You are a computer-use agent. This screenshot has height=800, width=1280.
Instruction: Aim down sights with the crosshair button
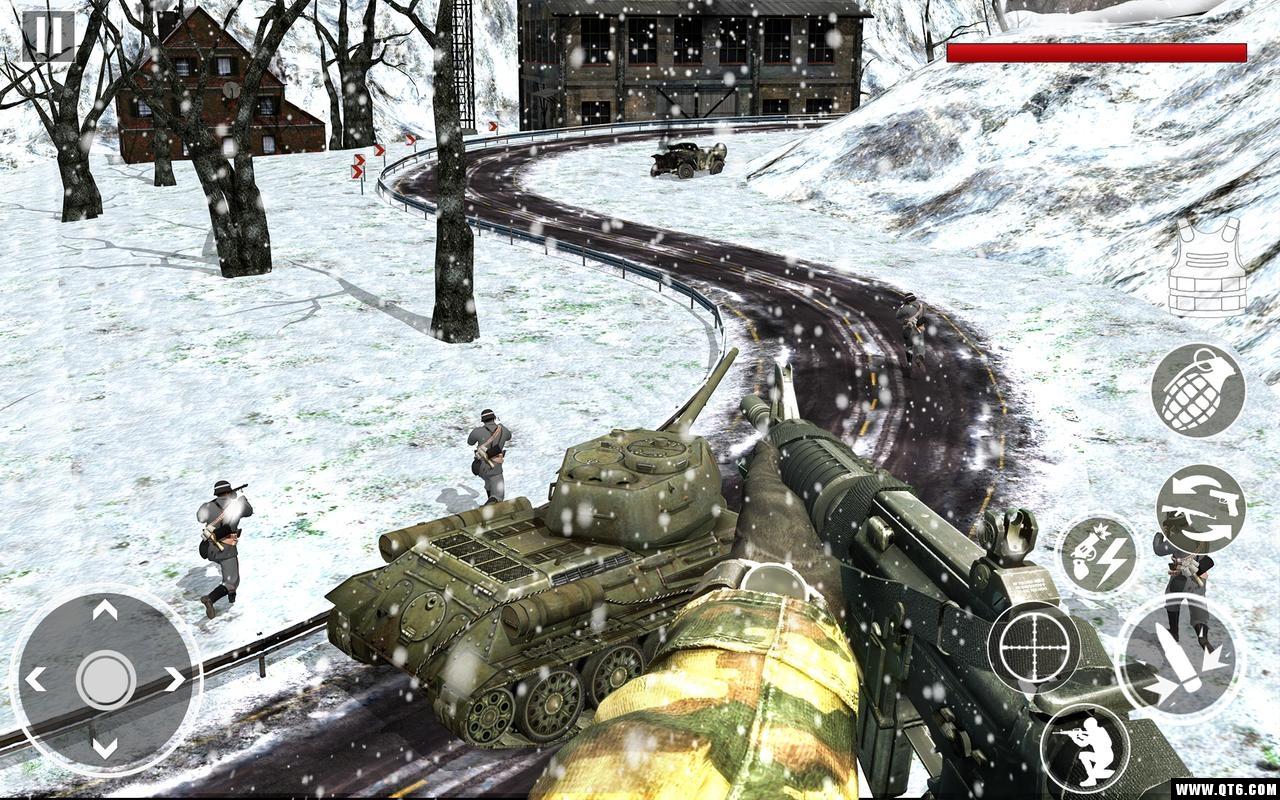(x=1034, y=648)
